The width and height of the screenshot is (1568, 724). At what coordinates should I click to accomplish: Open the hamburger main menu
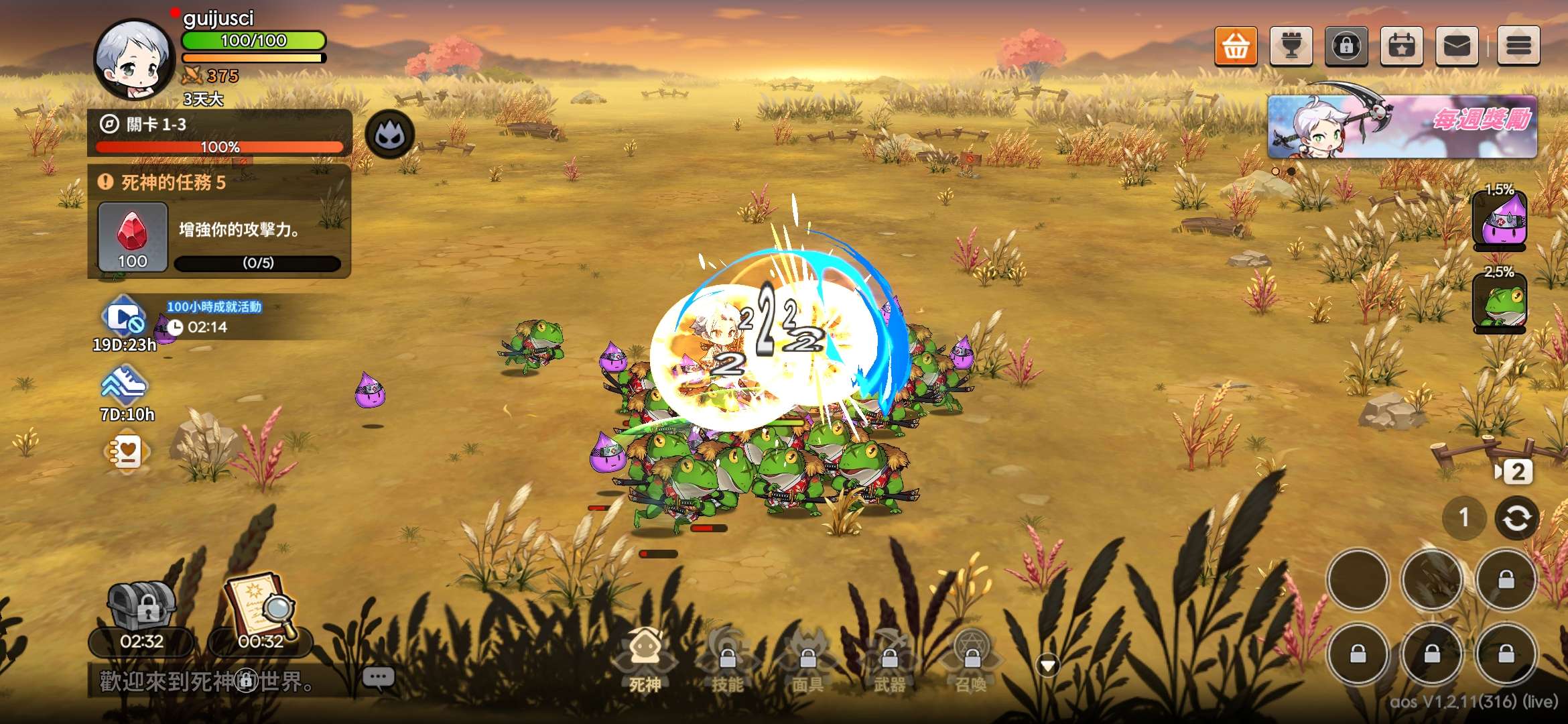1518,46
